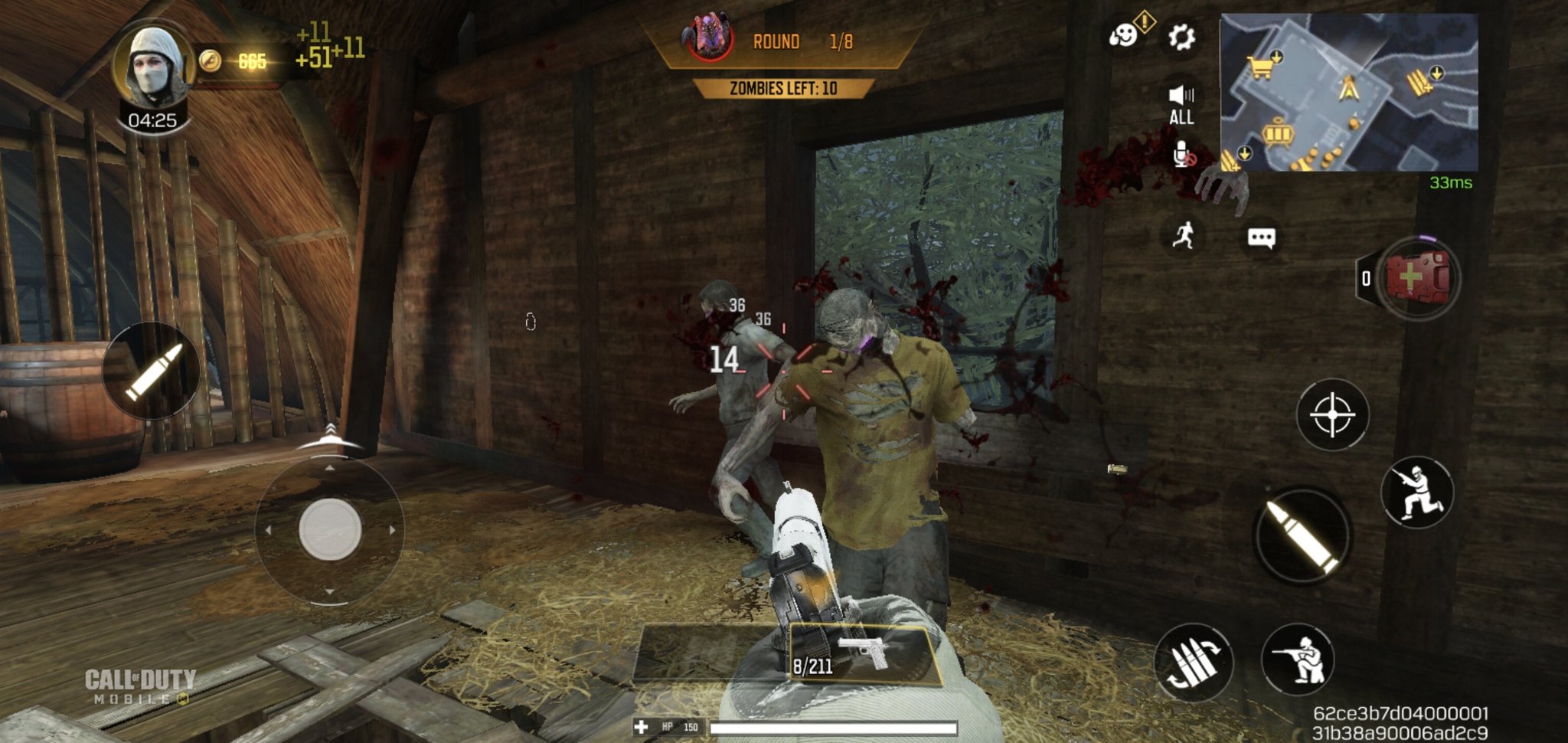This screenshot has height=743, width=1568.
Task: Tap the warning badge near the emote icon
Action: (x=1145, y=23)
